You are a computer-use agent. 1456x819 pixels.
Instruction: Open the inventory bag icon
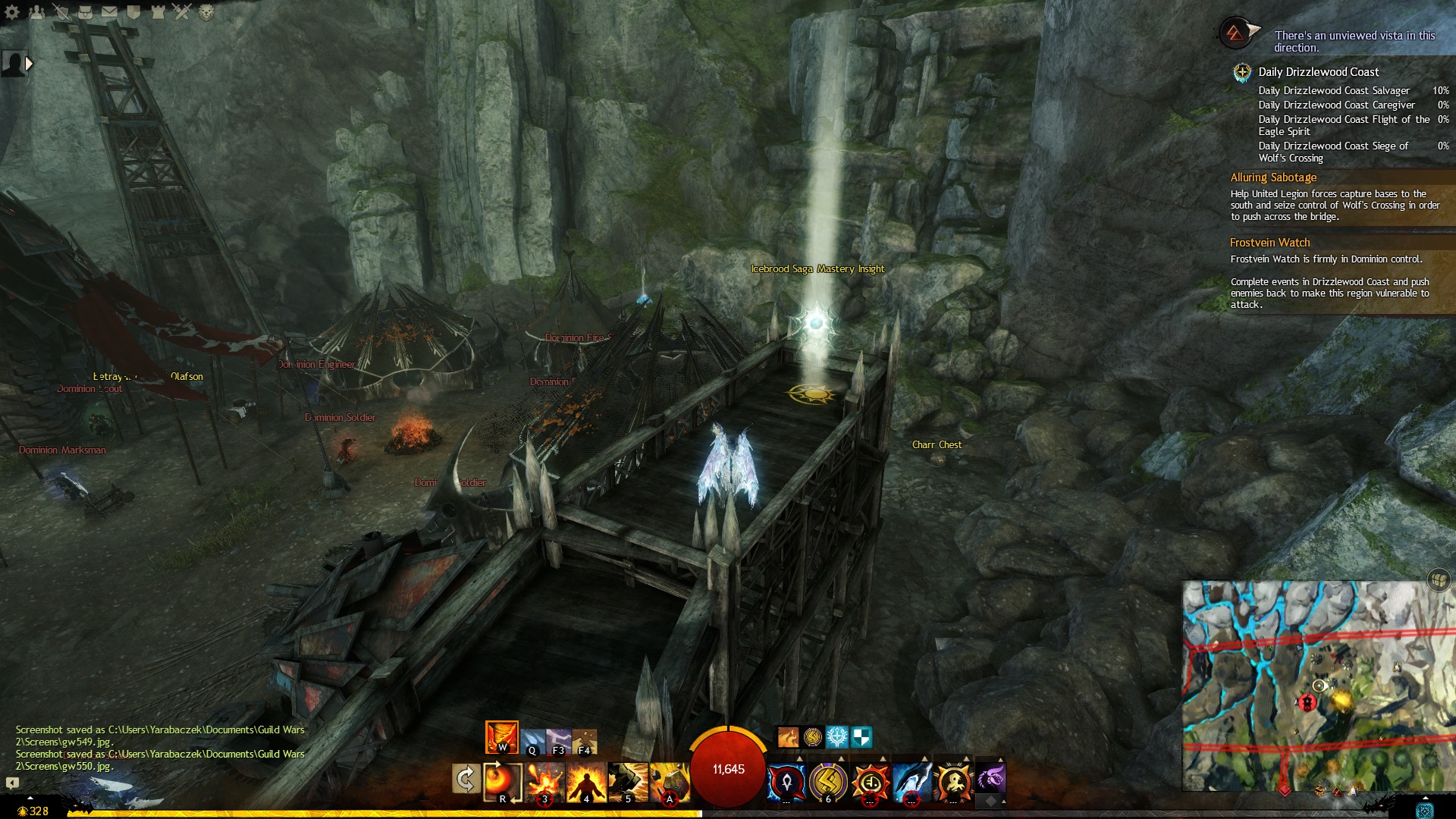tap(86, 11)
